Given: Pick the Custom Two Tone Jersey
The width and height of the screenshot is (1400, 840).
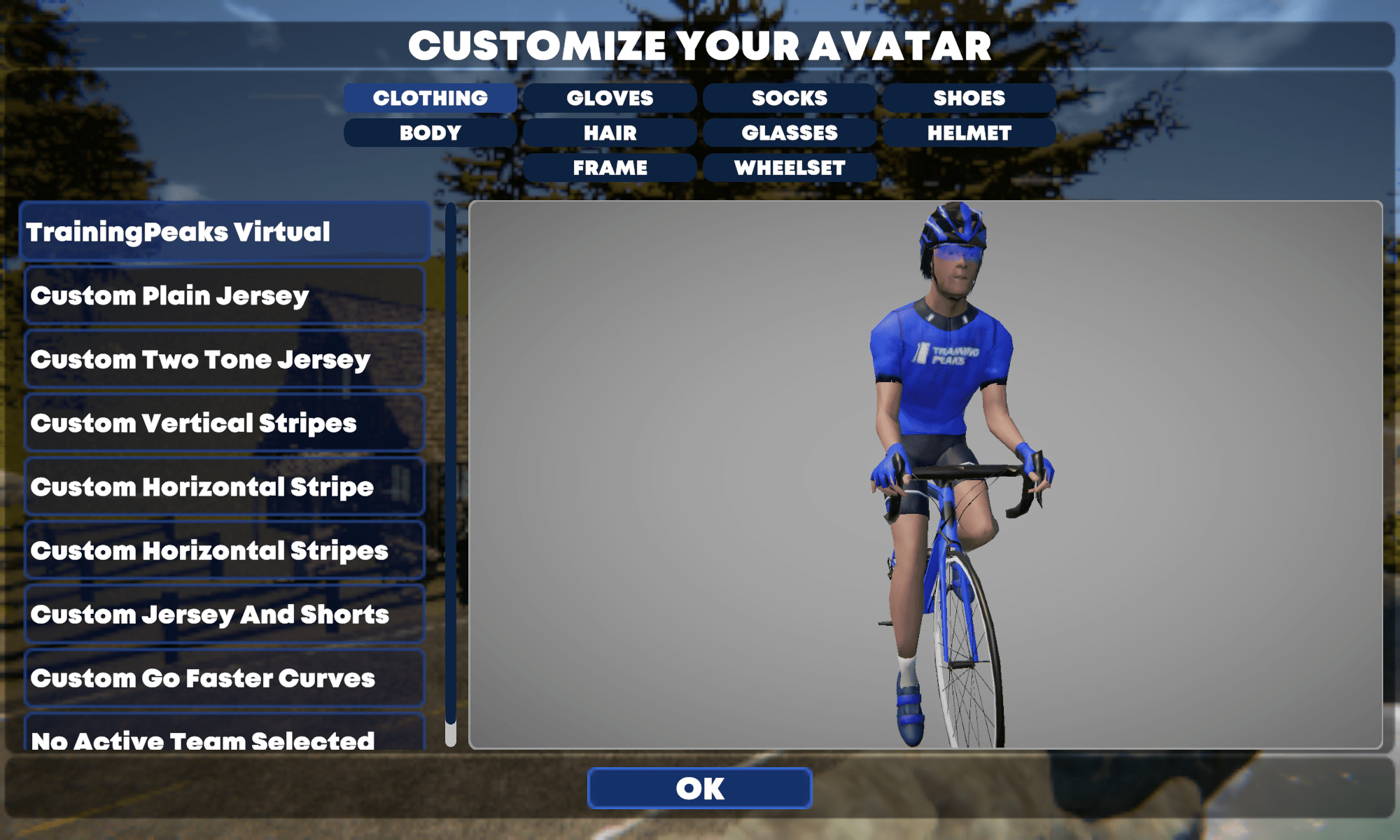Looking at the screenshot, I should click(224, 359).
